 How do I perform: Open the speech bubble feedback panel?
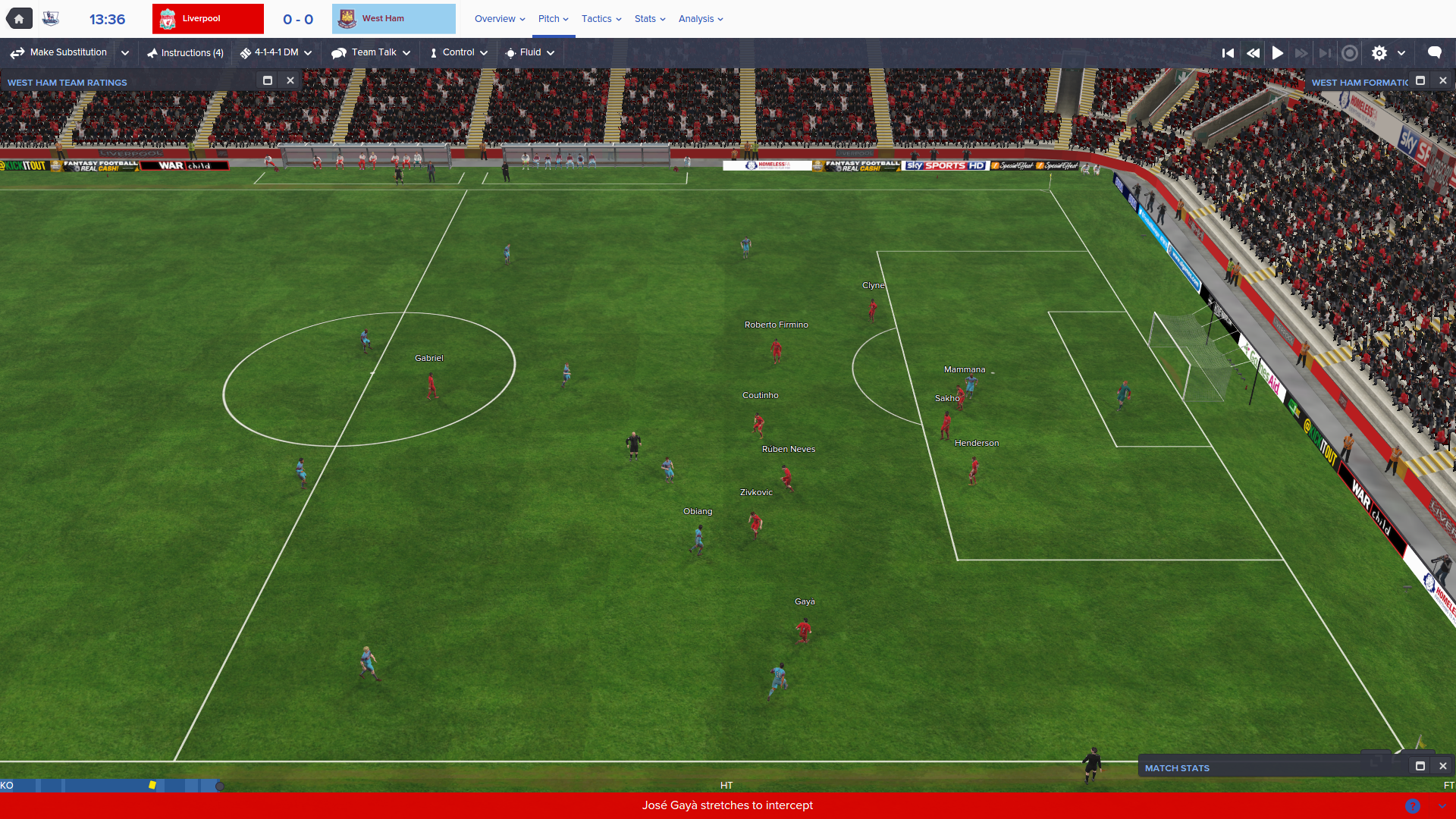click(1434, 52)
